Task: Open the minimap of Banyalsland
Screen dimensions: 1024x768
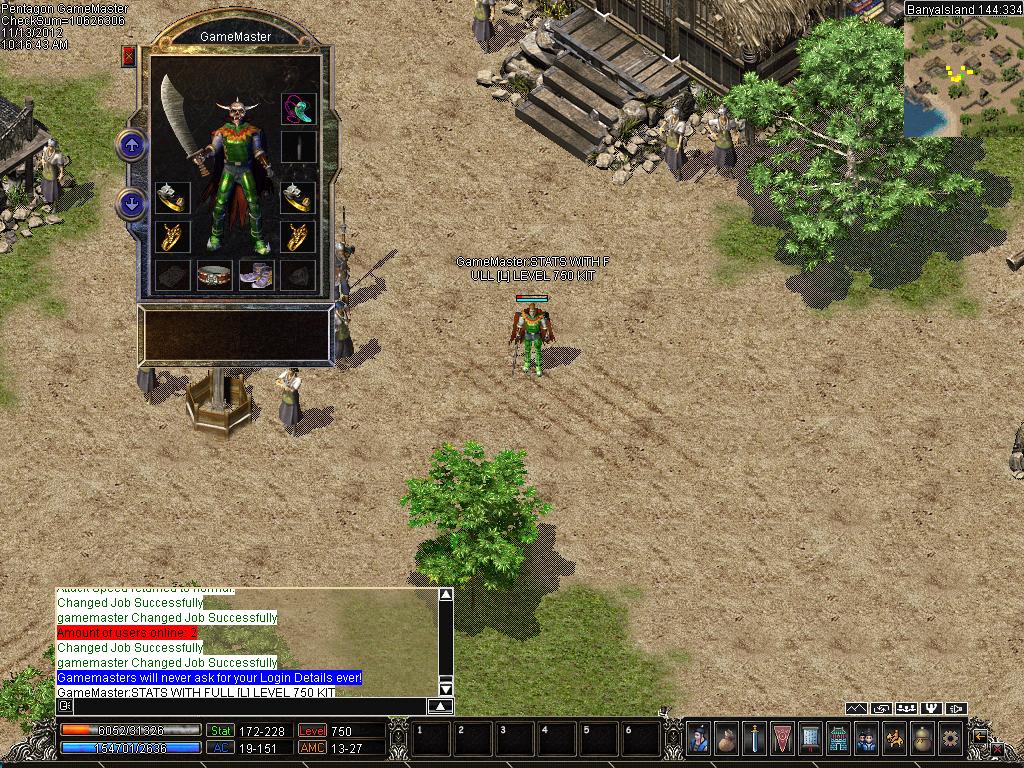Action: point(963,76)
